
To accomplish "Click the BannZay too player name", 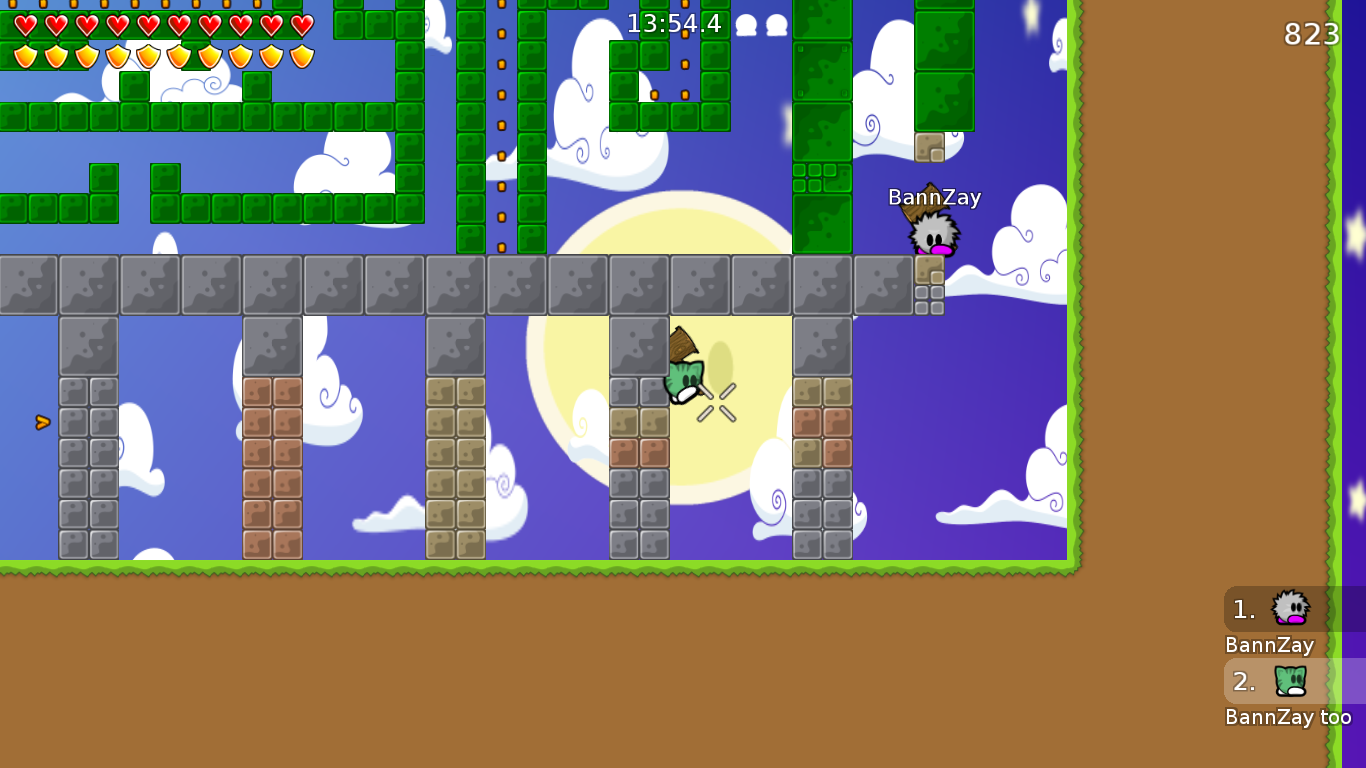I will pos(1288,716).
